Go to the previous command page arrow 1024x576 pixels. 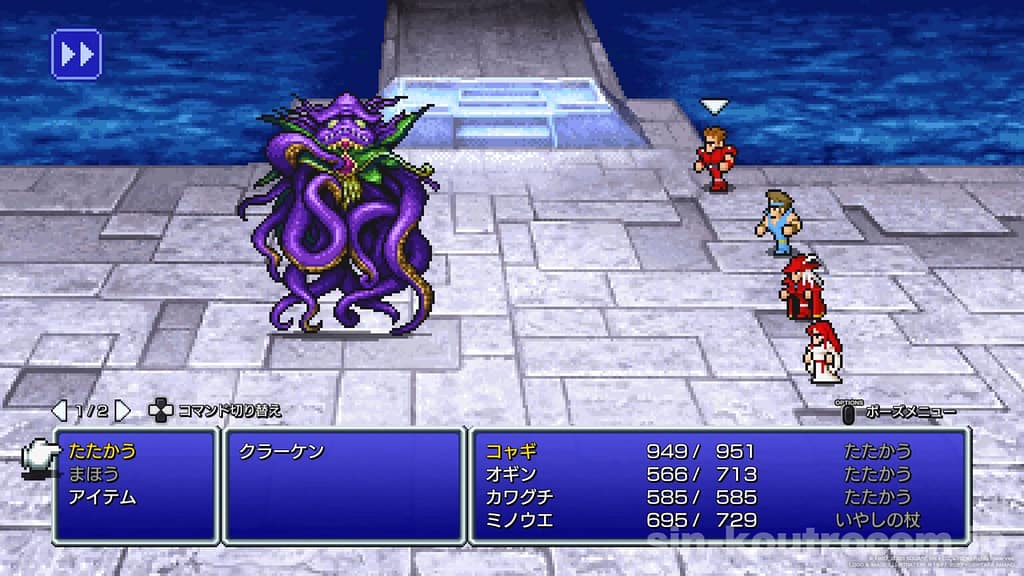tap(59, 410)
